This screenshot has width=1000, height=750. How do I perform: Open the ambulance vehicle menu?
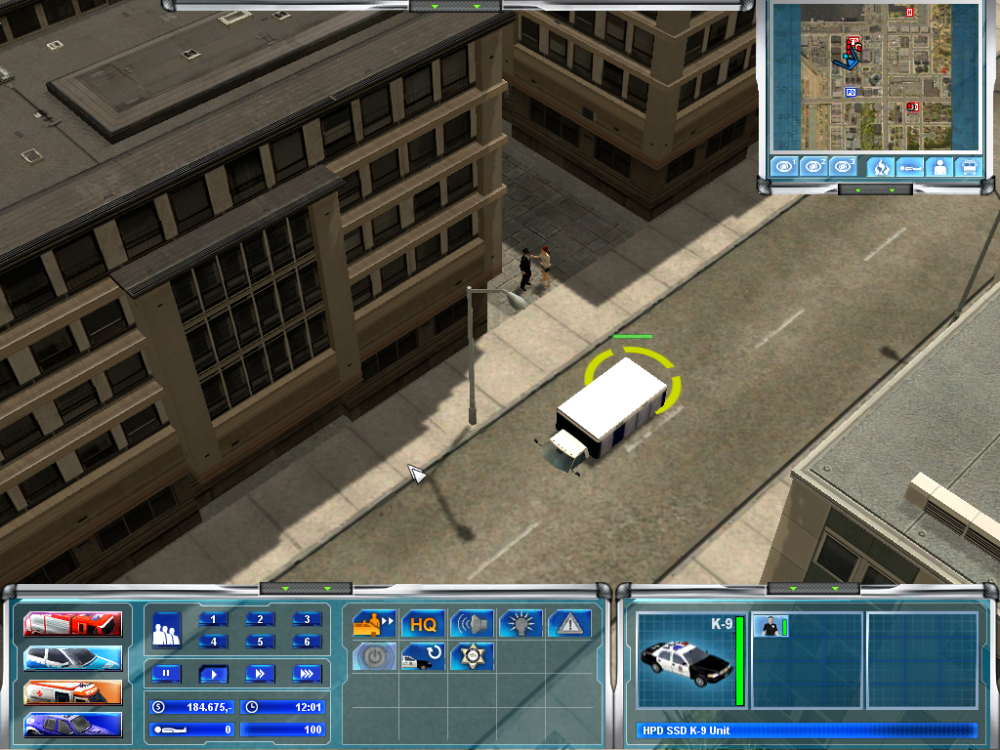(73, 692)
